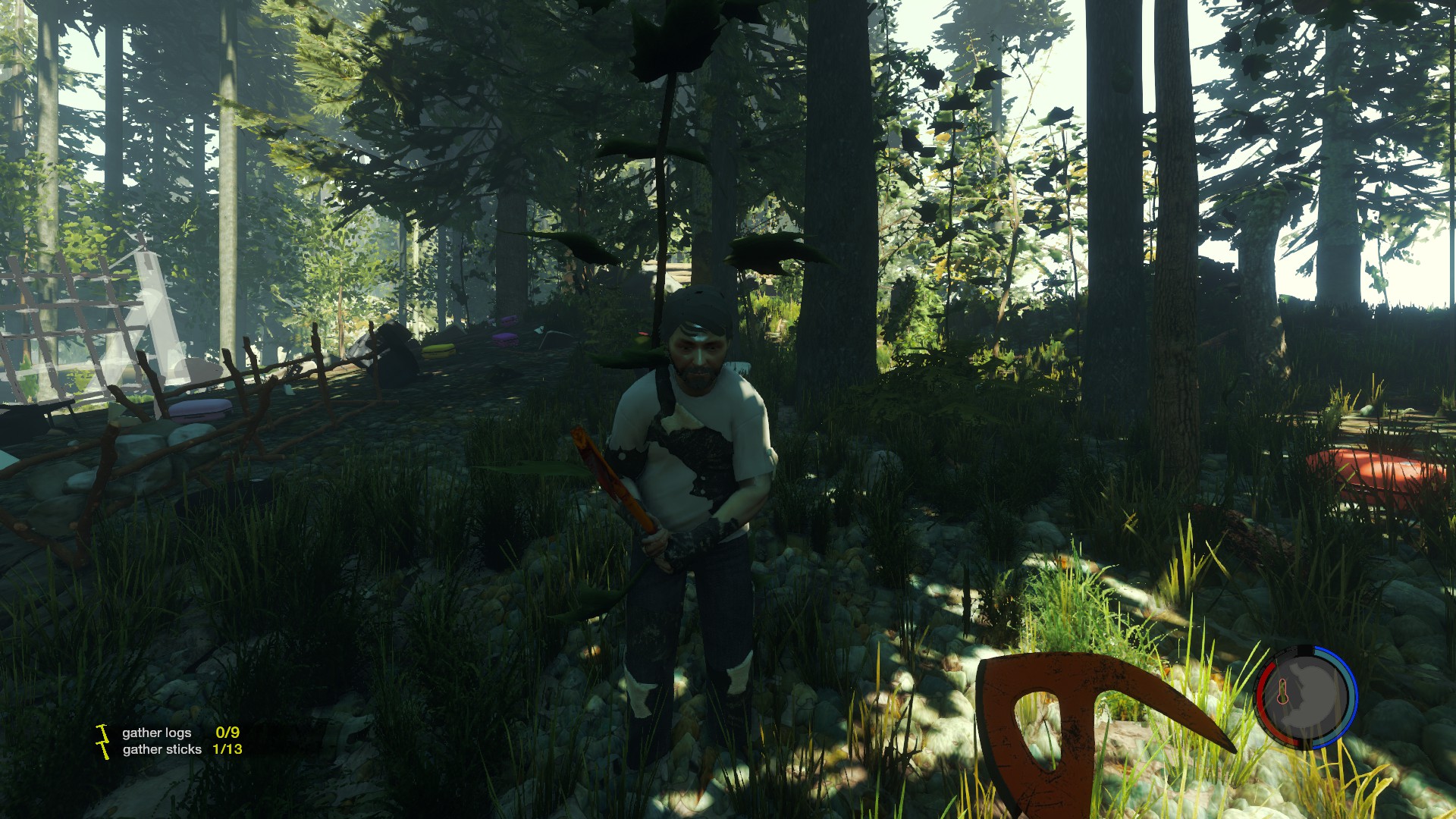Screen dimensions: 1456x819
Task: Click the circular player status gauge
Action: click(x=1306, y=696)
